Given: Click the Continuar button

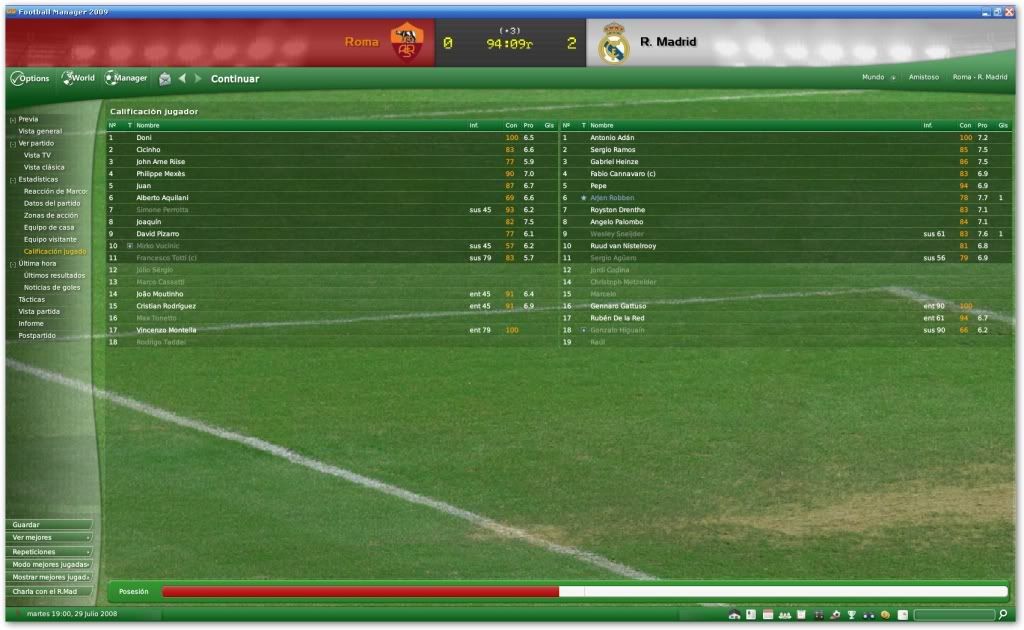Looking at the screenshot, I should click(x=234, y=79).
